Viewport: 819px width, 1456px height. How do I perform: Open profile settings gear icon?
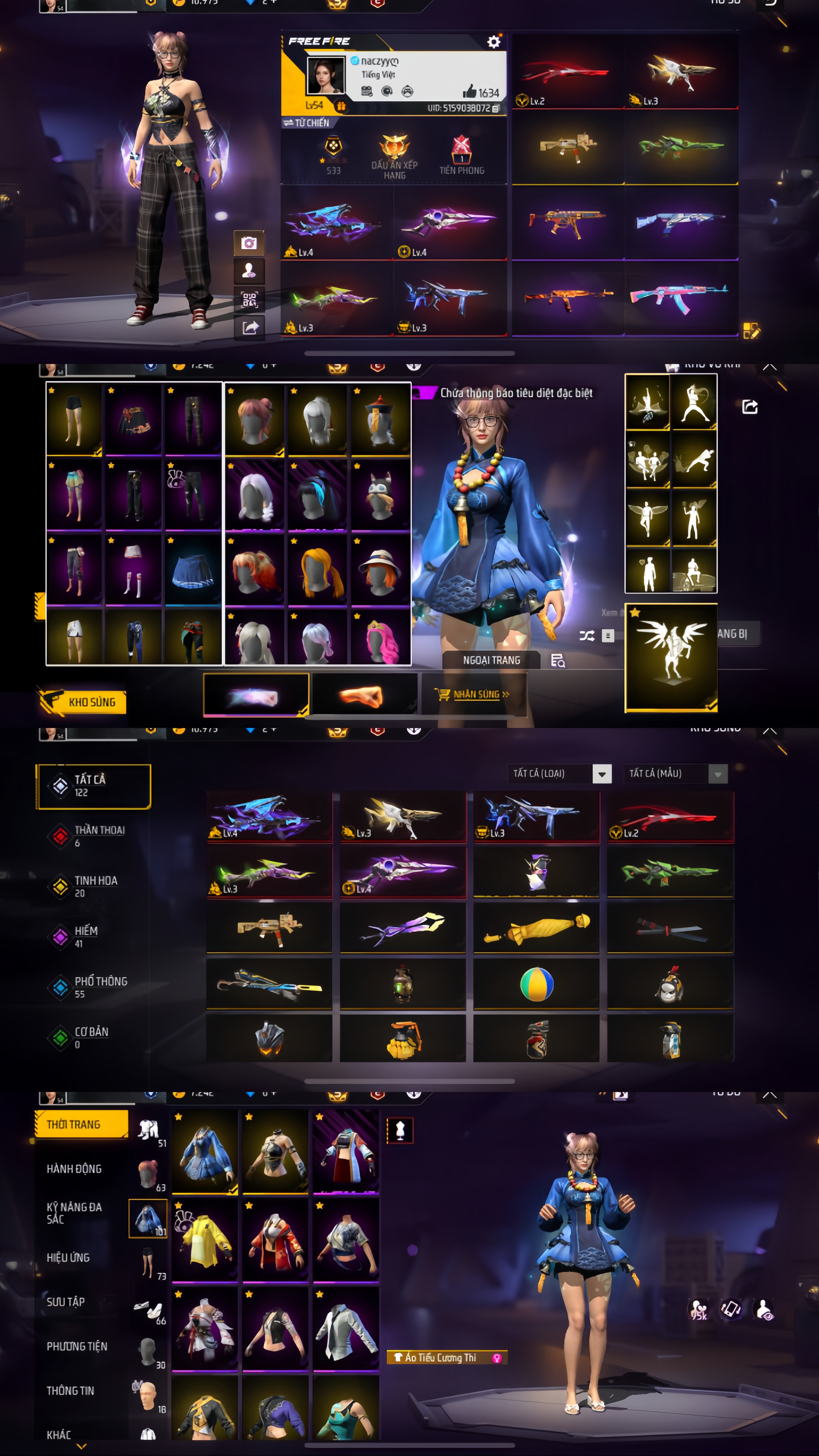(493, 42)
